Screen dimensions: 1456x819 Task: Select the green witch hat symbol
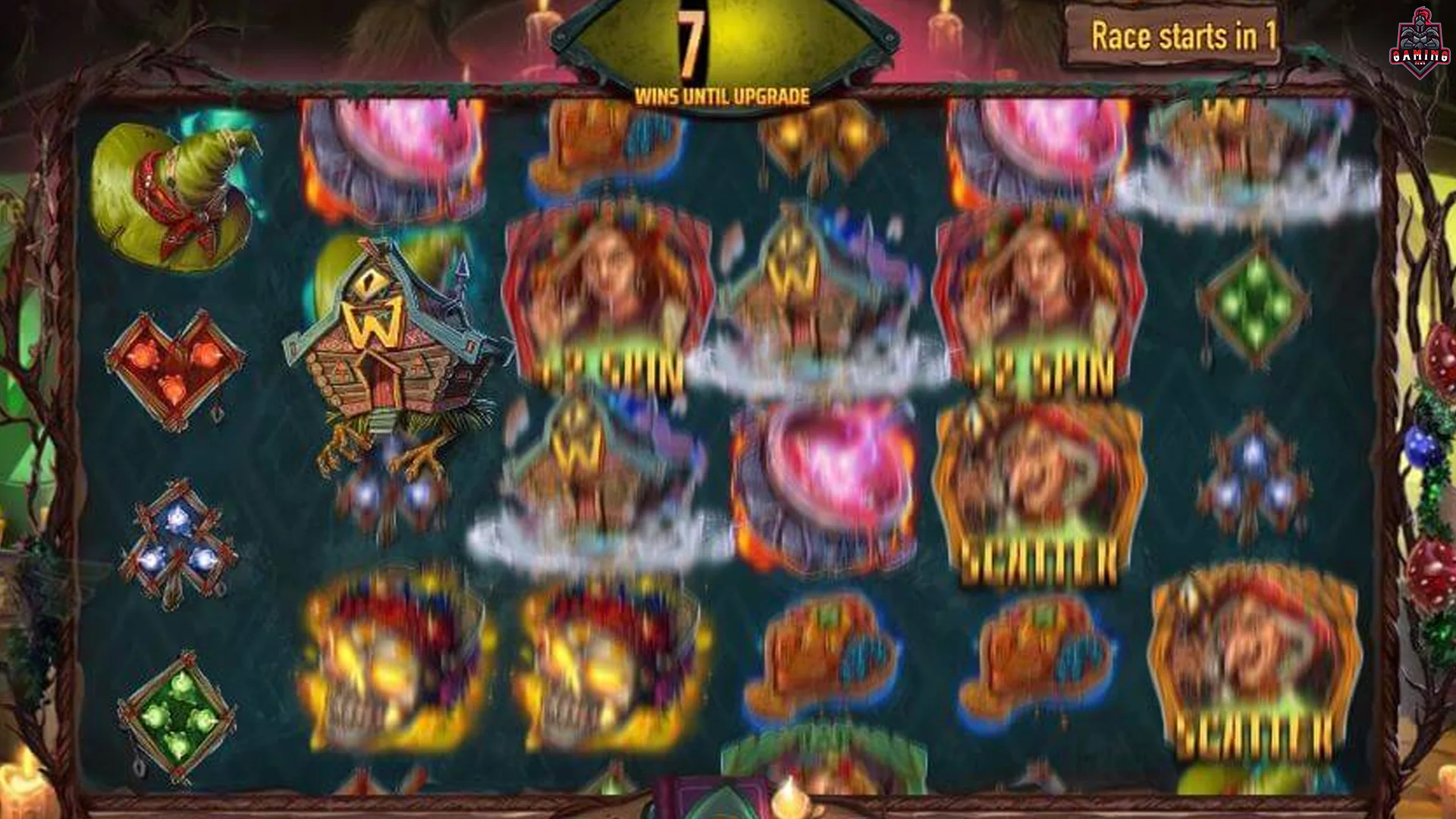click(174, 190)
